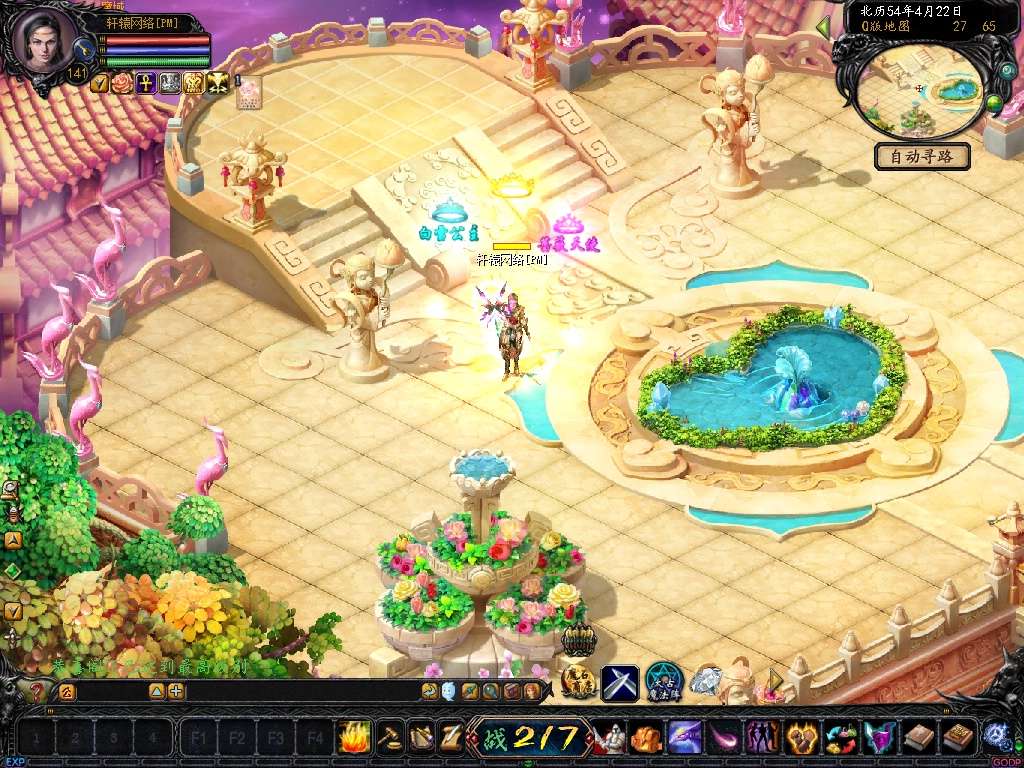Viewport: 1024px width, 768px height.
Task: Click the red question mark help button
Action: 35,691
